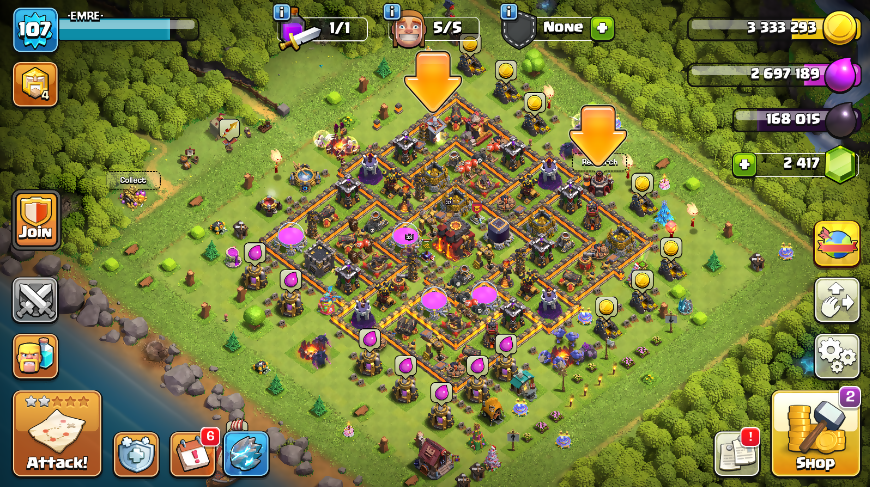Start an Attack from the map button
The image size is (870, 487).
[x=57, y=433]
